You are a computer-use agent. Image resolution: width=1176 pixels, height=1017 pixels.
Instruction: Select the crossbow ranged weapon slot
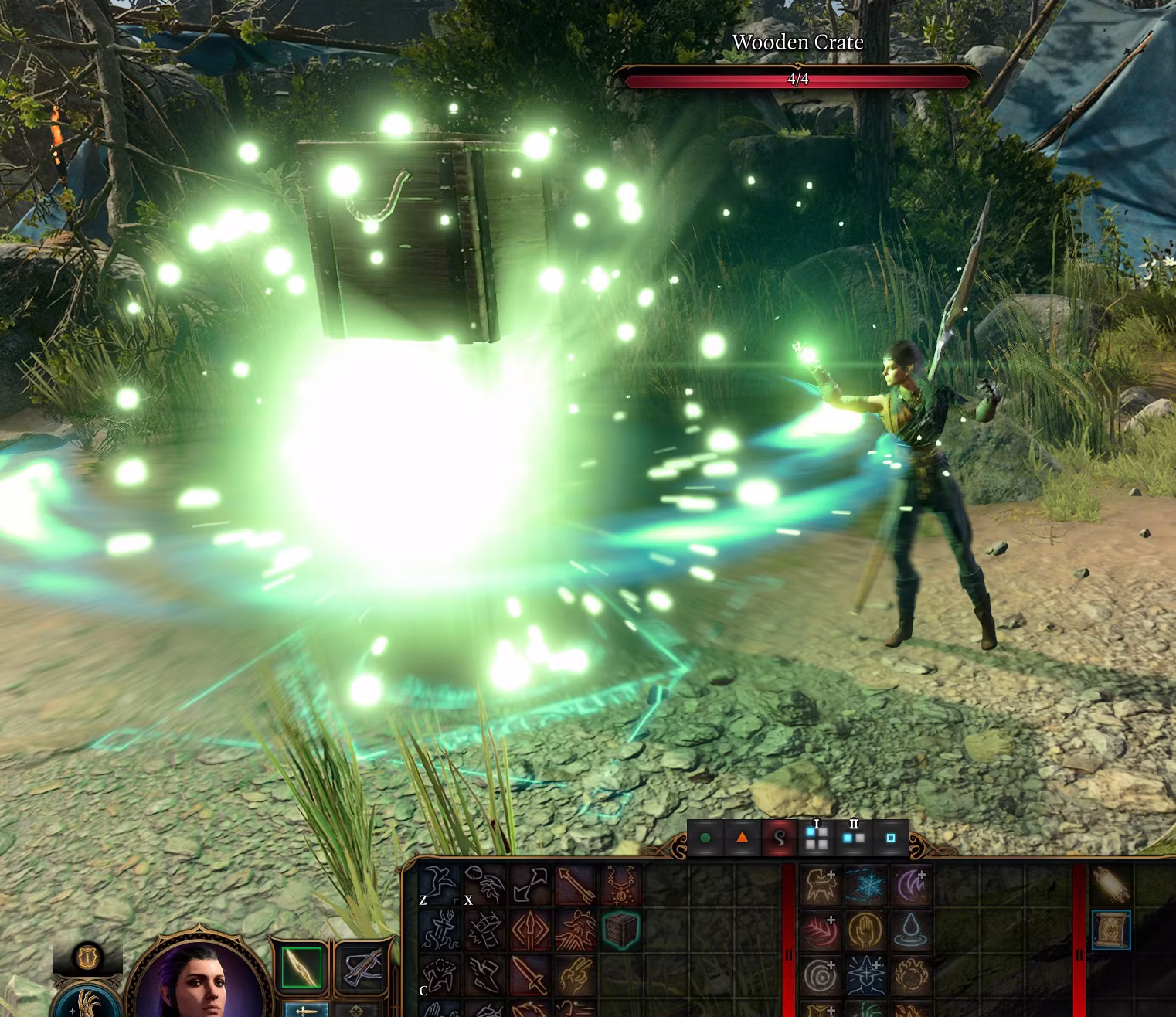point(362,966)
